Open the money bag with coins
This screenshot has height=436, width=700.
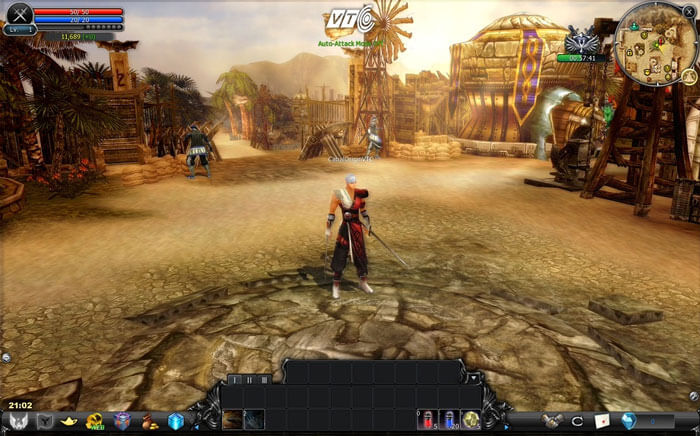tap(149, 421)
